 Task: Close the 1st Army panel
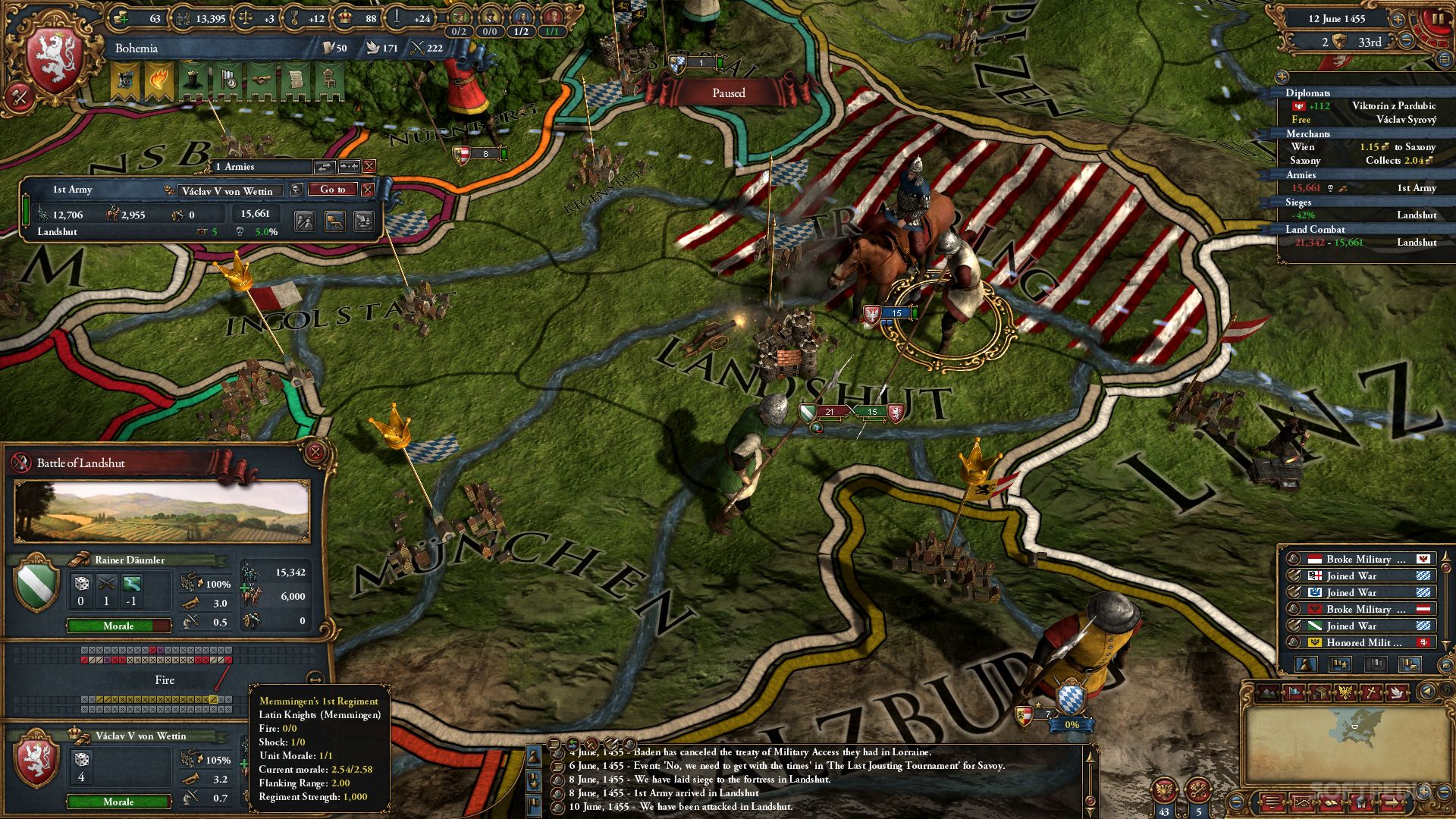368,190
